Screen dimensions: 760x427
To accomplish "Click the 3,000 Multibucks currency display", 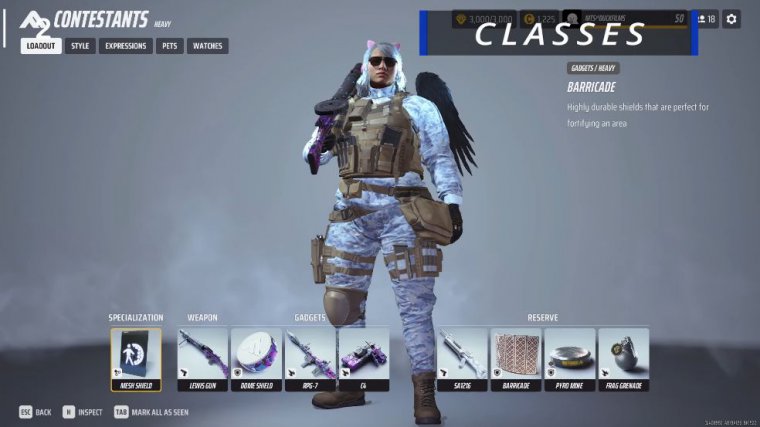I will [x=483, y=19].
